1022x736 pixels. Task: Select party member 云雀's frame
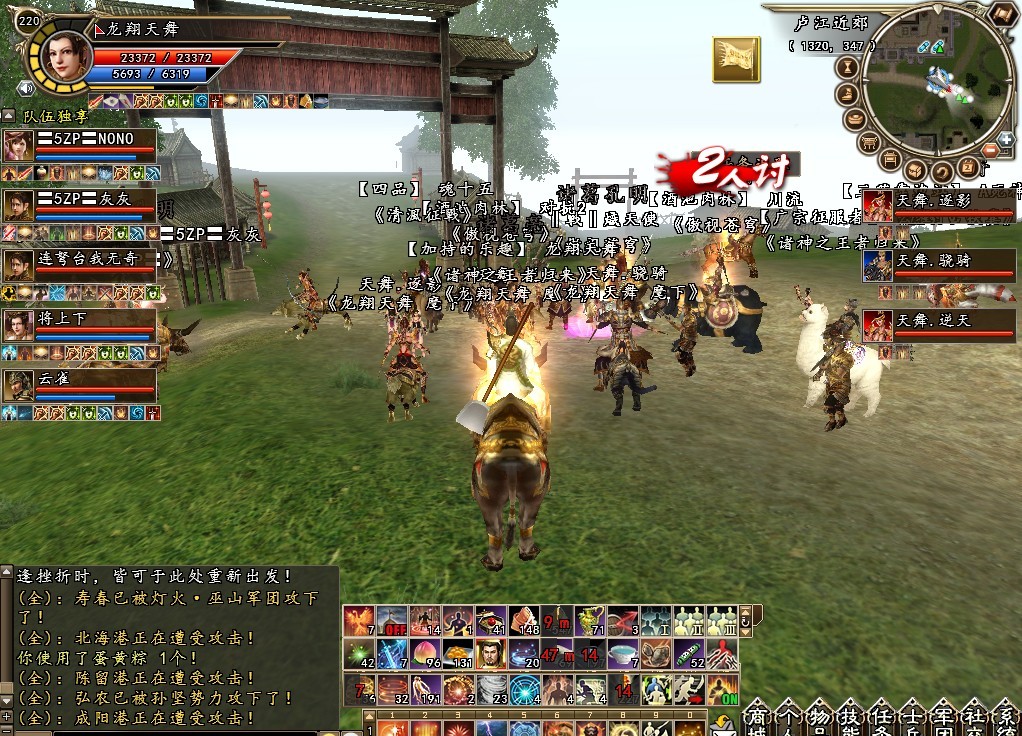click(80, 385)
